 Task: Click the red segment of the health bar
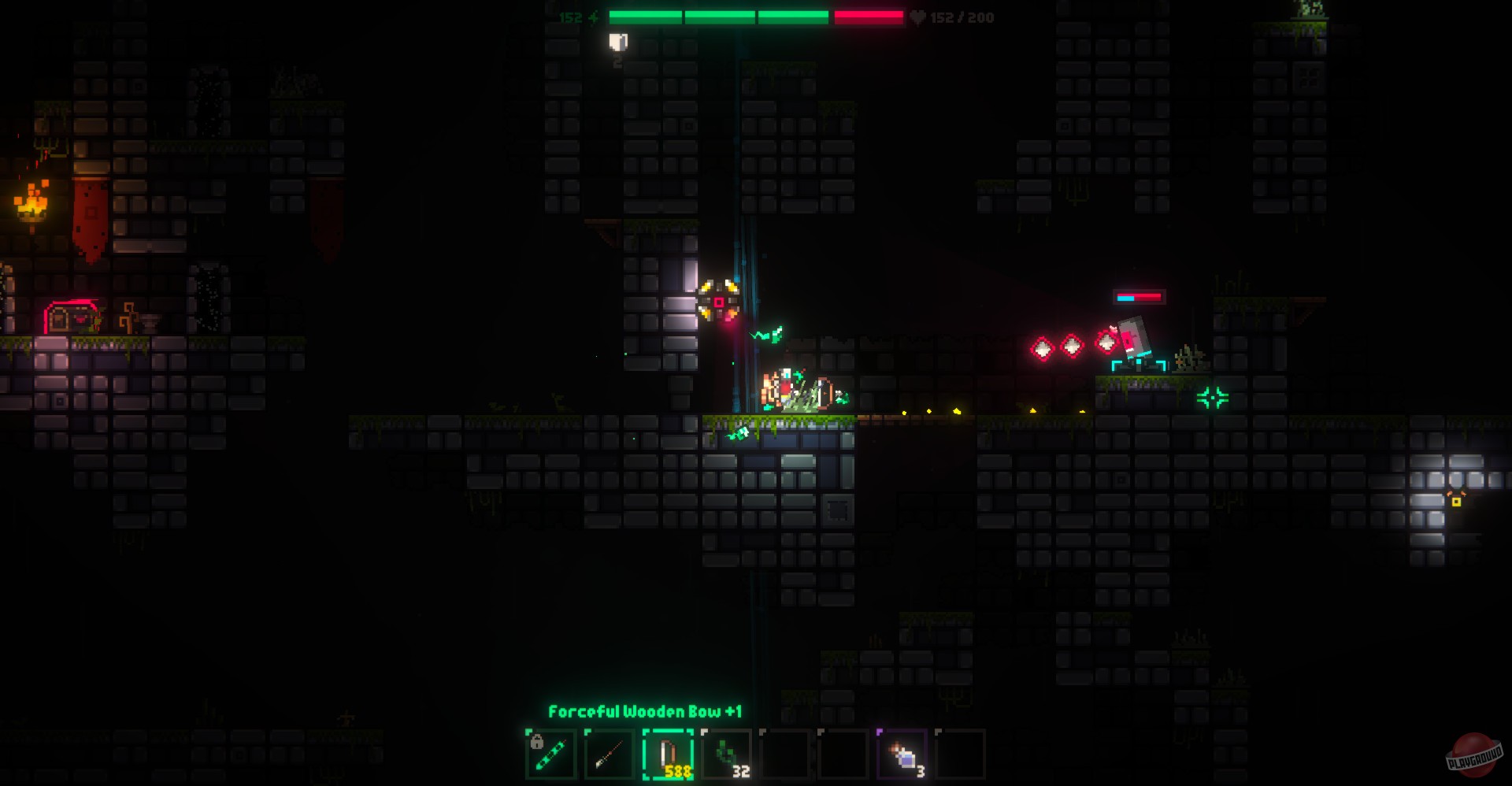click(868, 17)
